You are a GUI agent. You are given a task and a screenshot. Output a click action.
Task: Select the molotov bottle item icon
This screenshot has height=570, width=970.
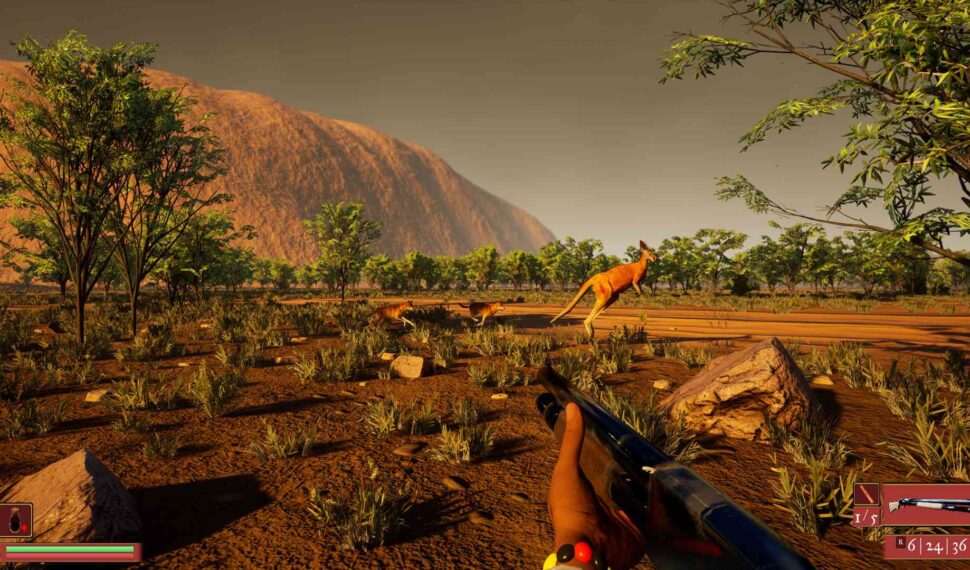click(x=16, y=520)
